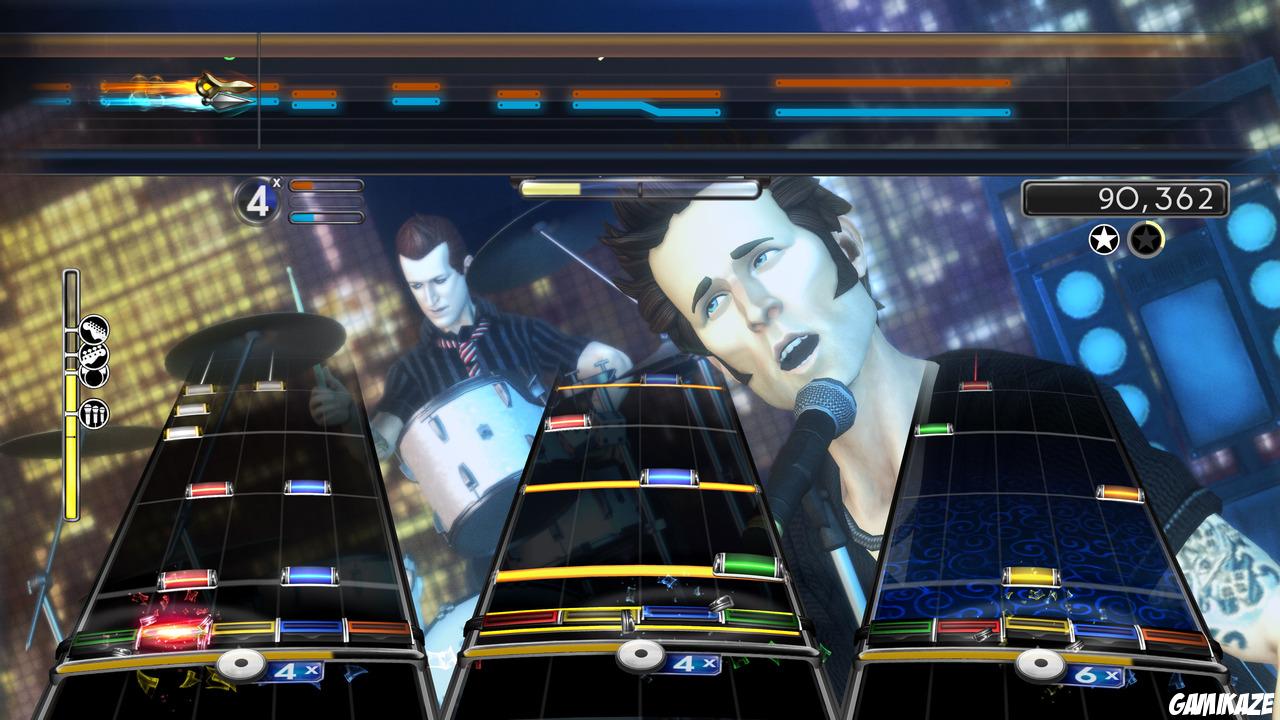
Task: Toggle the blue Overdrive energy bar
Action: point(325,218)
